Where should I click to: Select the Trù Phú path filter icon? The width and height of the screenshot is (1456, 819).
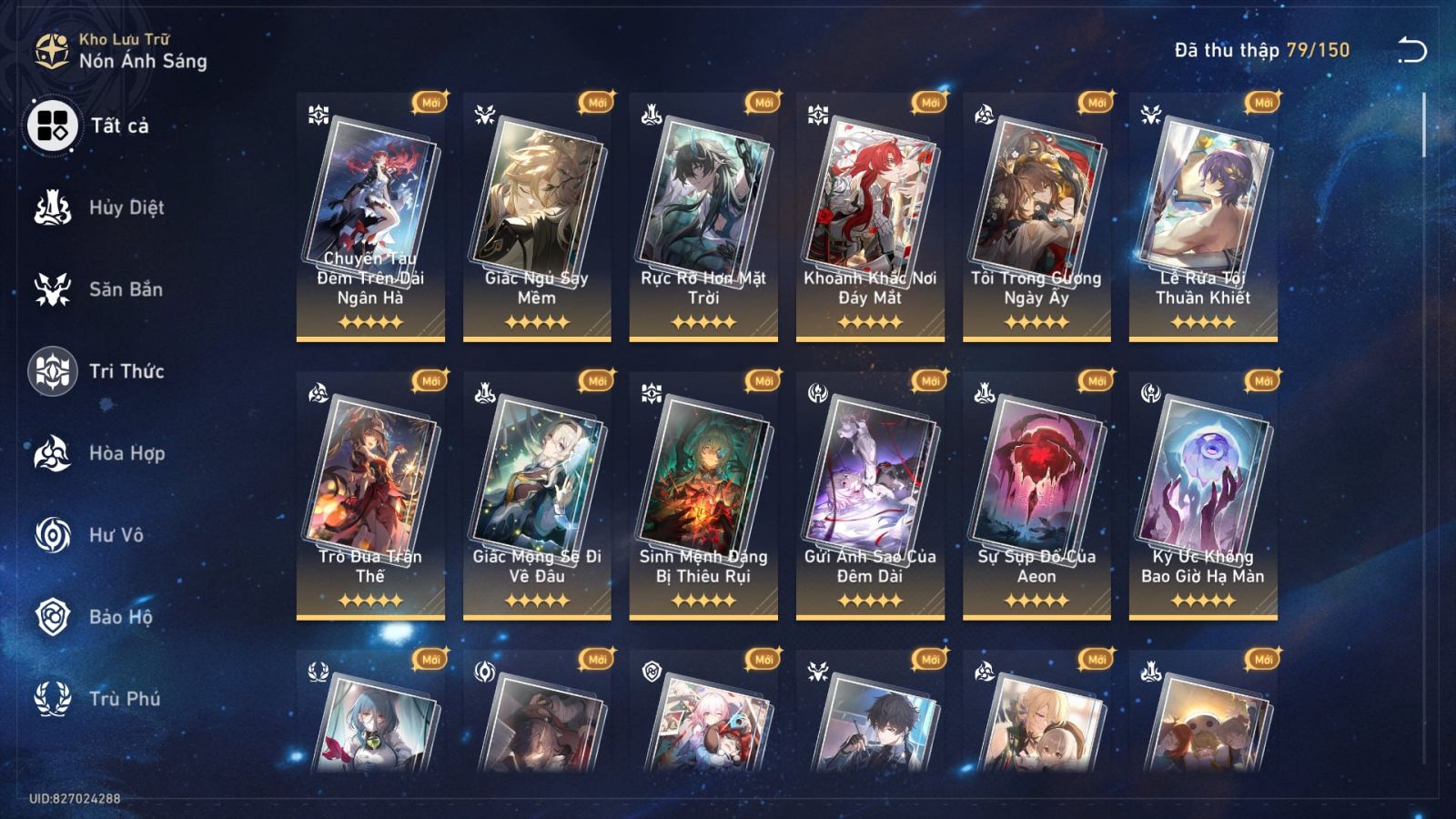click(x=53, y=699)
